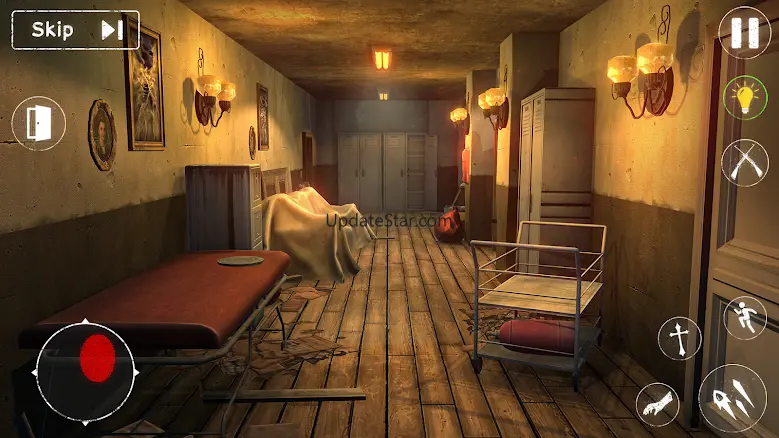Fire using the bullets attack button
Image resolution: width=779 pixels, height=438 pixels.
pos(732,398)
